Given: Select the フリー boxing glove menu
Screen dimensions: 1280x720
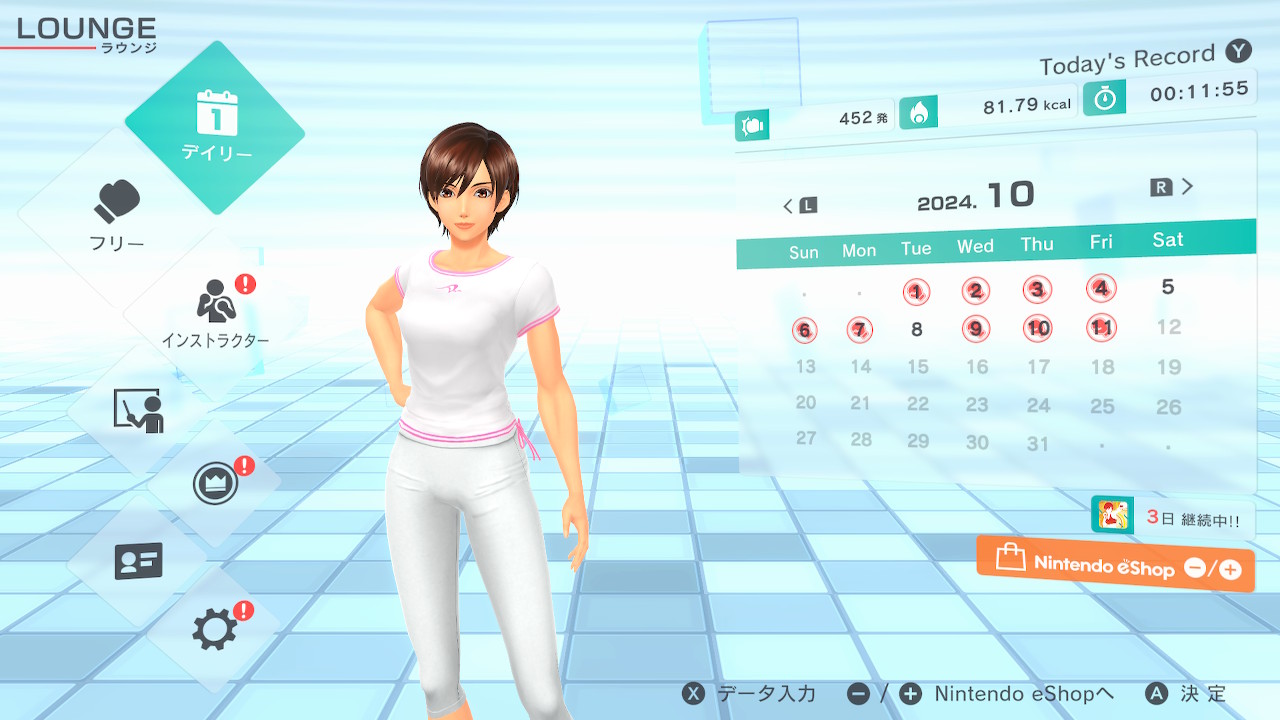Looking at the screenshot, I should click(118, 213).
